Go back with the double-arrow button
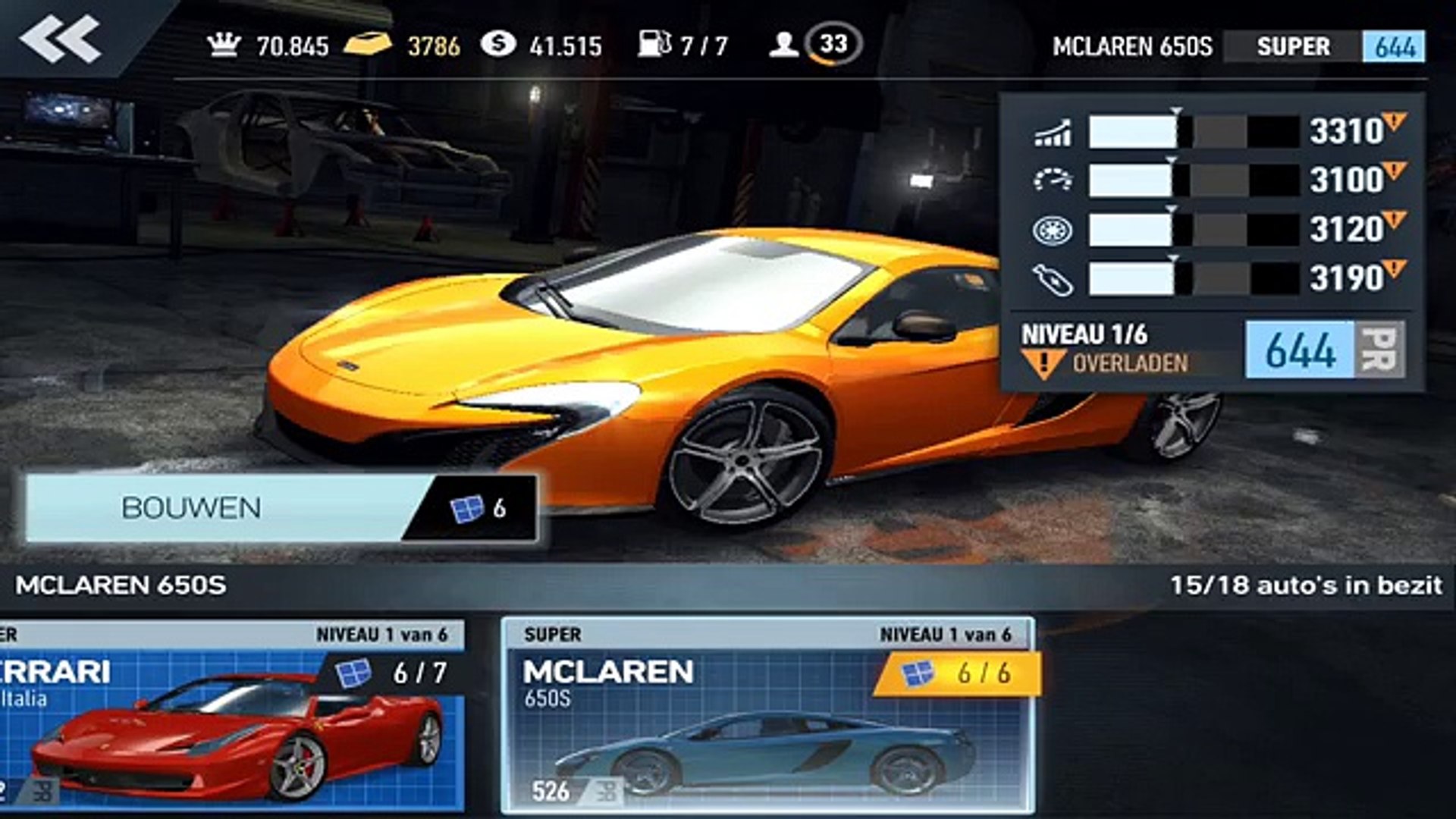 pos(61,39)
